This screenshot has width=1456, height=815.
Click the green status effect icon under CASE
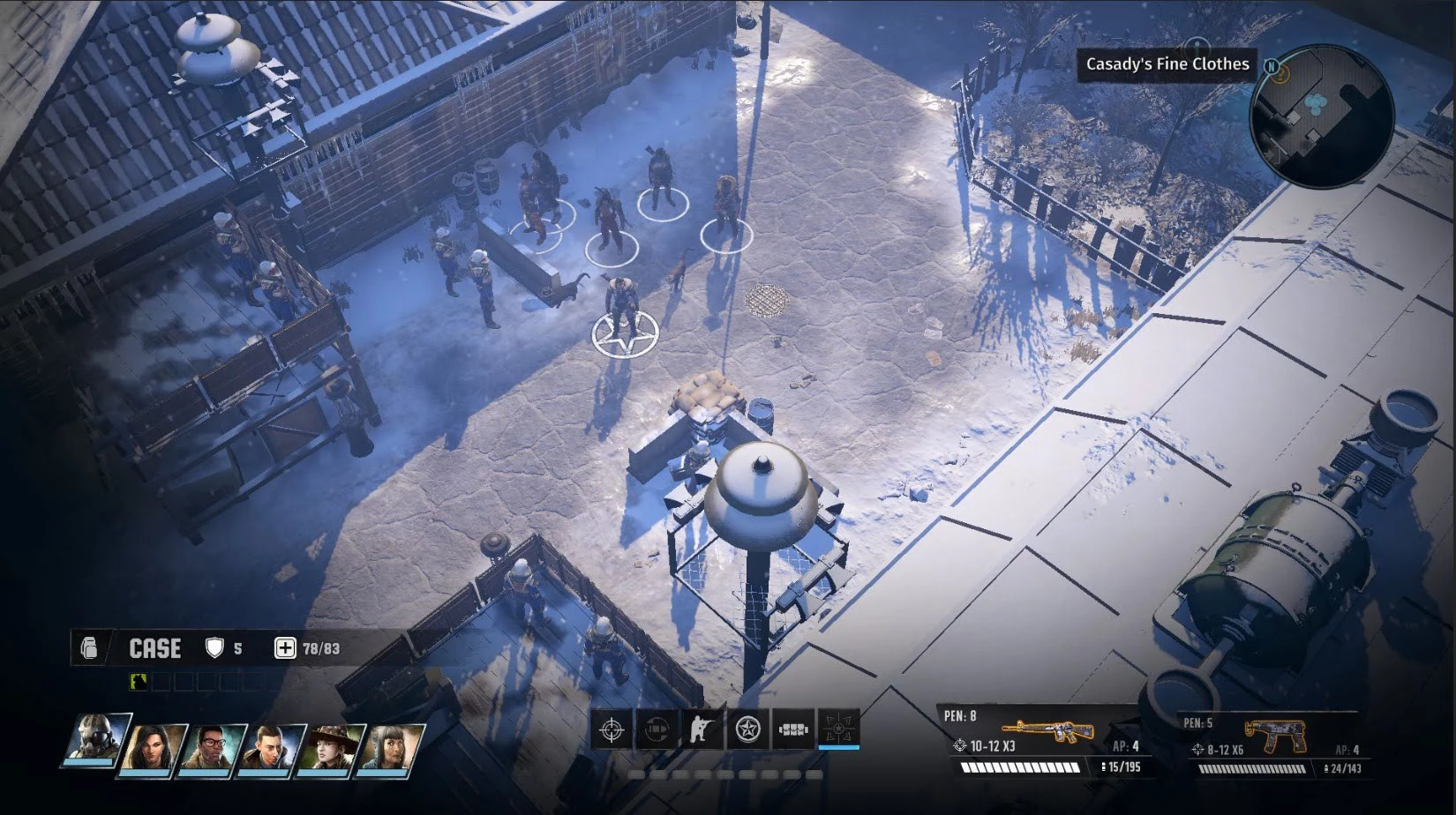coord(139,681)
